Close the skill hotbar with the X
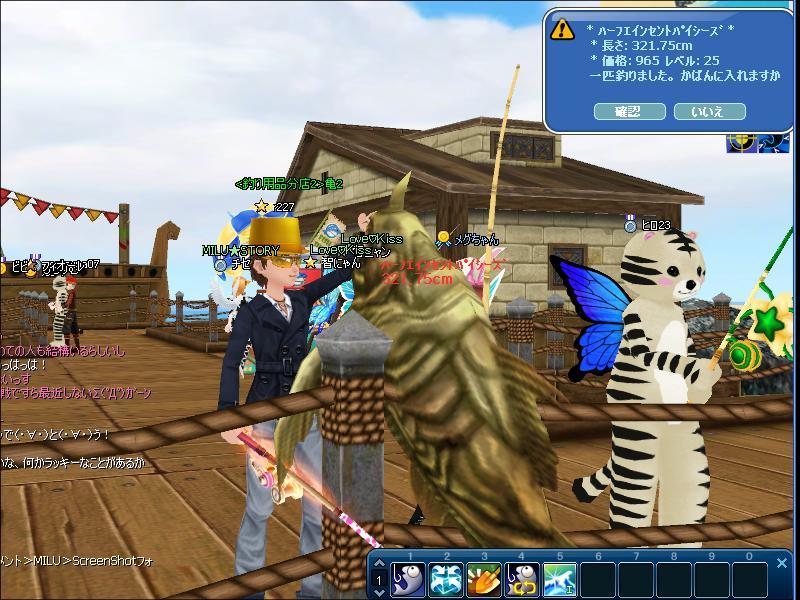 [x=782, y=564]
